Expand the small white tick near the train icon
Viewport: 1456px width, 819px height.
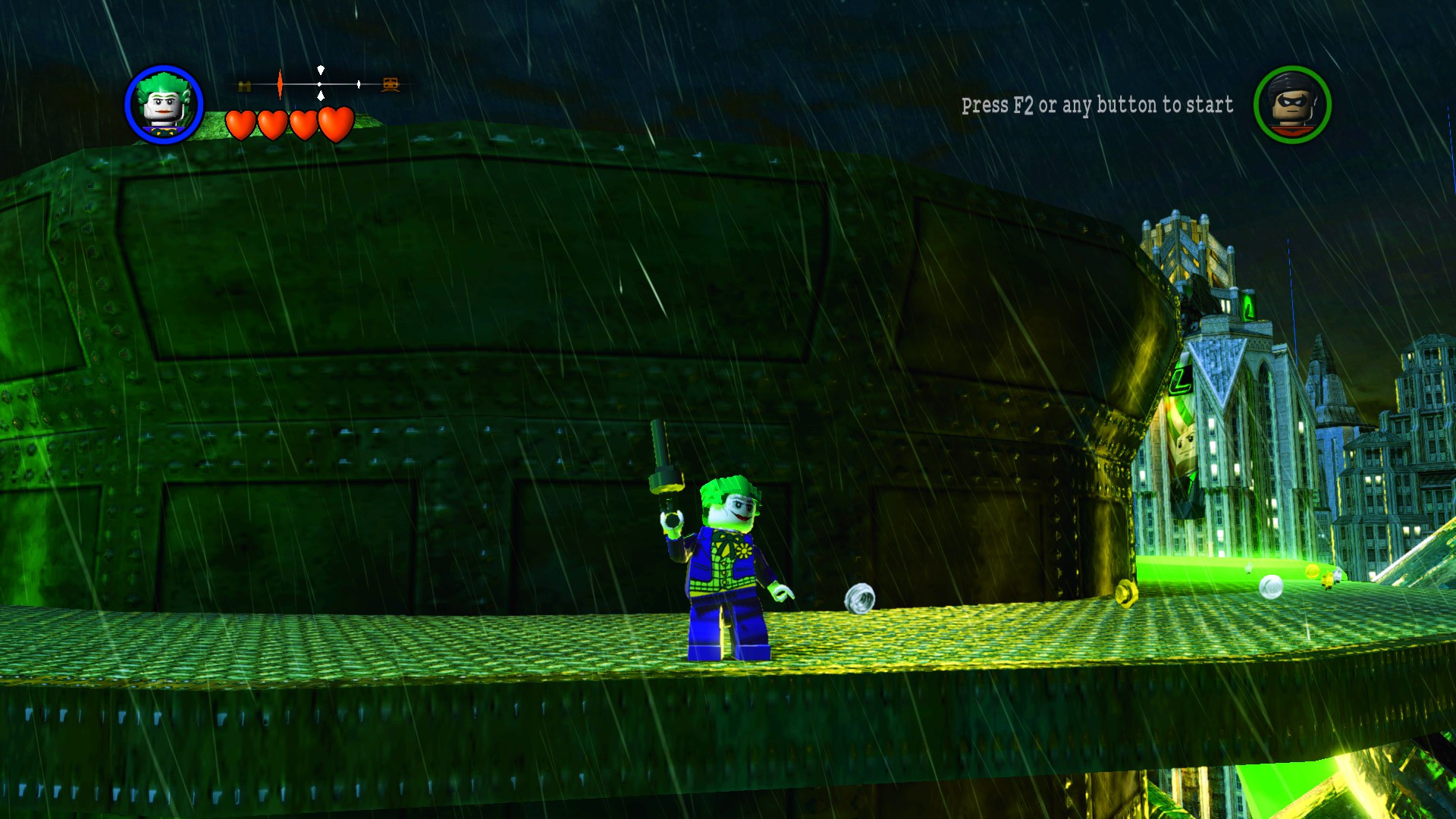point(359,84)
